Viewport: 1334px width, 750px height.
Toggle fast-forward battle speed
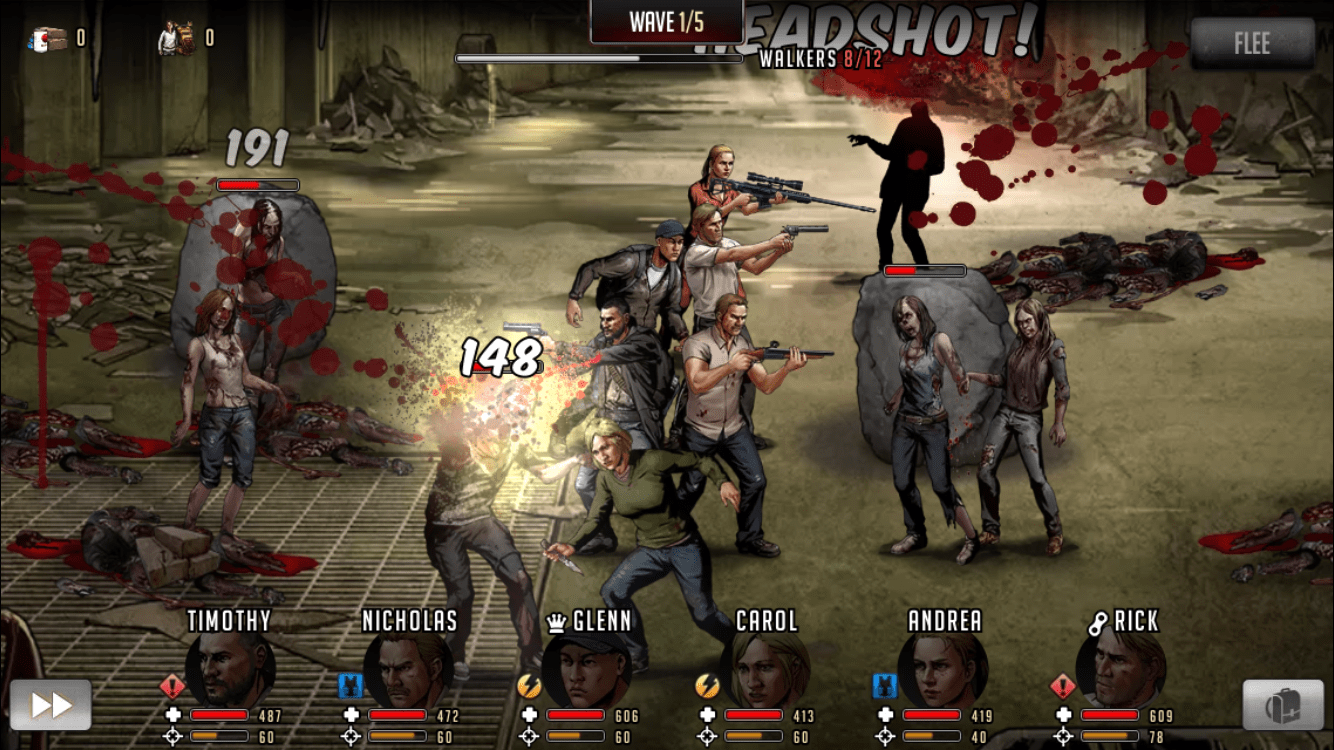51,705
